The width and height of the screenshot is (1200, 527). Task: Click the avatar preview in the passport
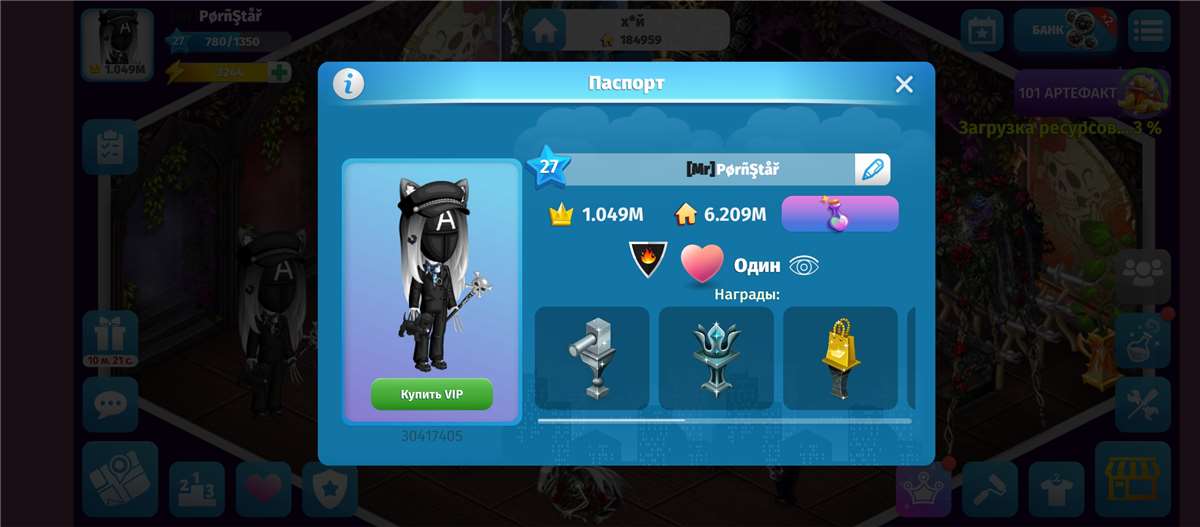click(x=431, y=275)
